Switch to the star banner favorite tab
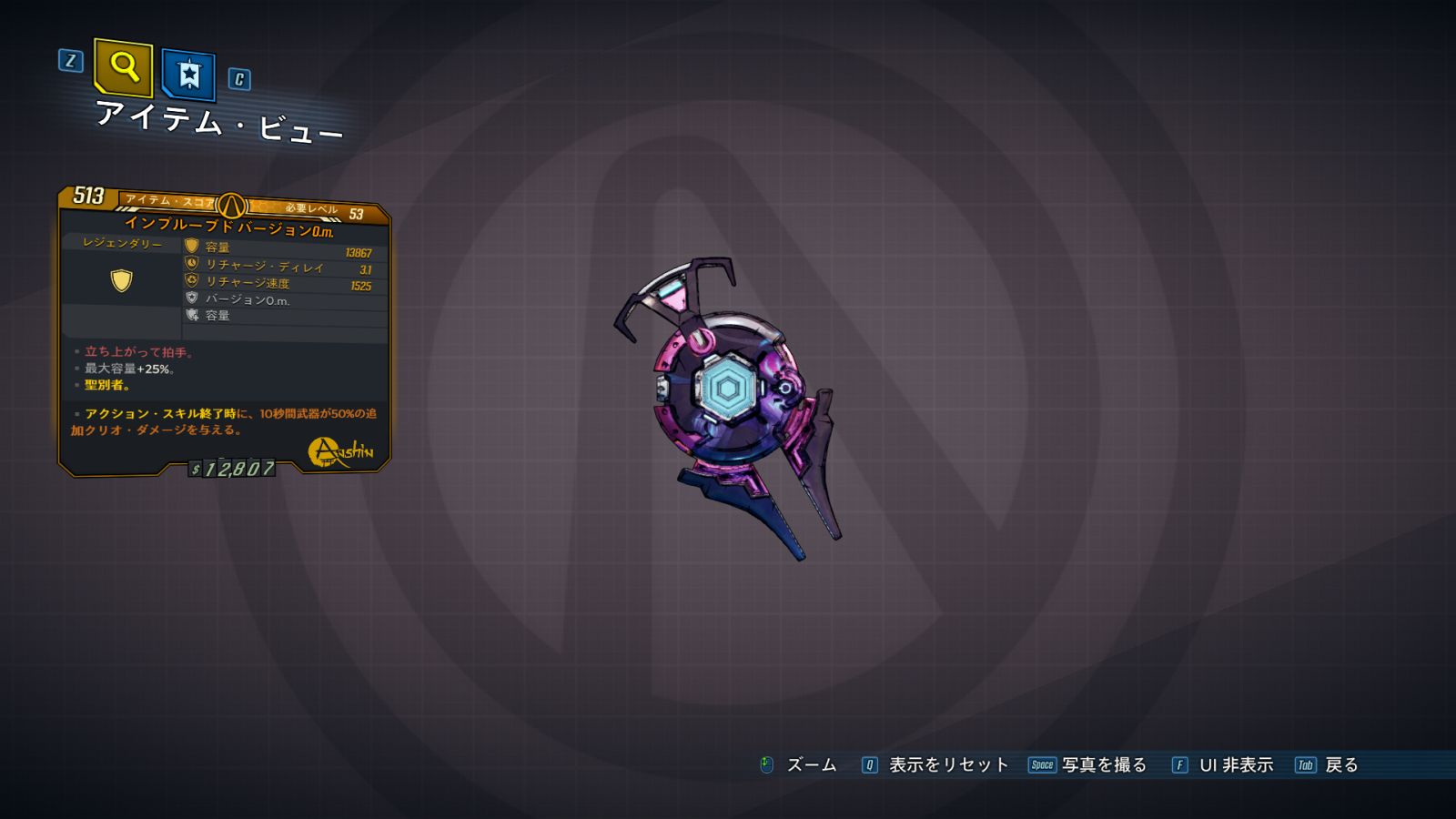This screenshot has width=1456, height=819. [188, 75]
